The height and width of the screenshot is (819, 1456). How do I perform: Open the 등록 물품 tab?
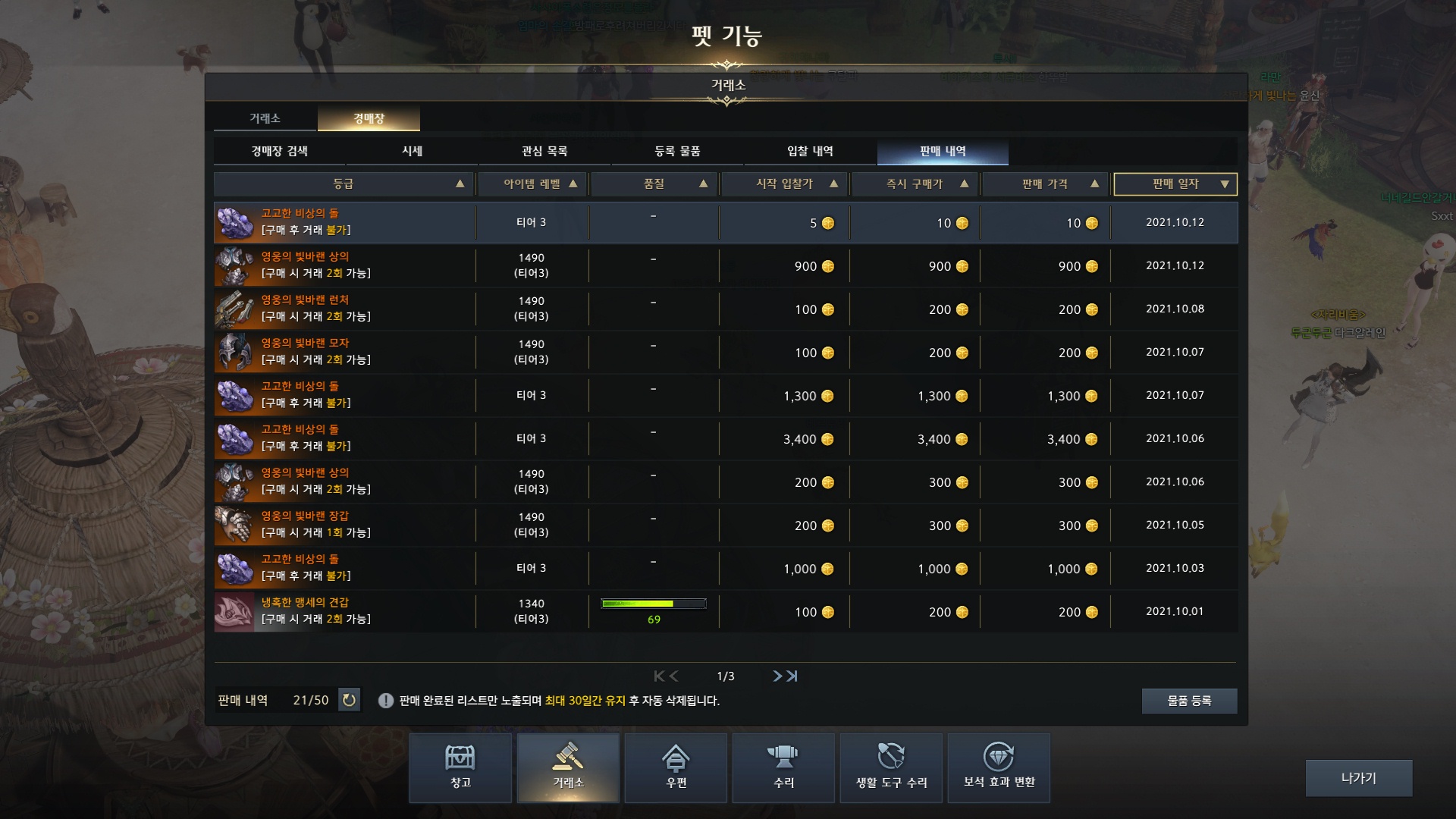point(677,152)
